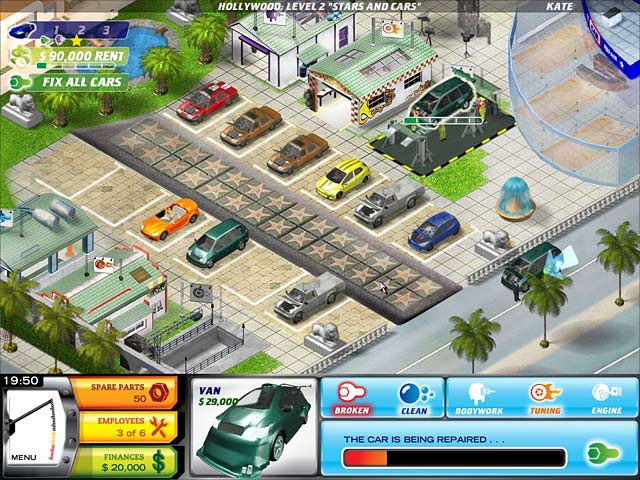Open the Spare Parts panel
The width and height of the screenshot is (640, 480).
tap(112, 392)
